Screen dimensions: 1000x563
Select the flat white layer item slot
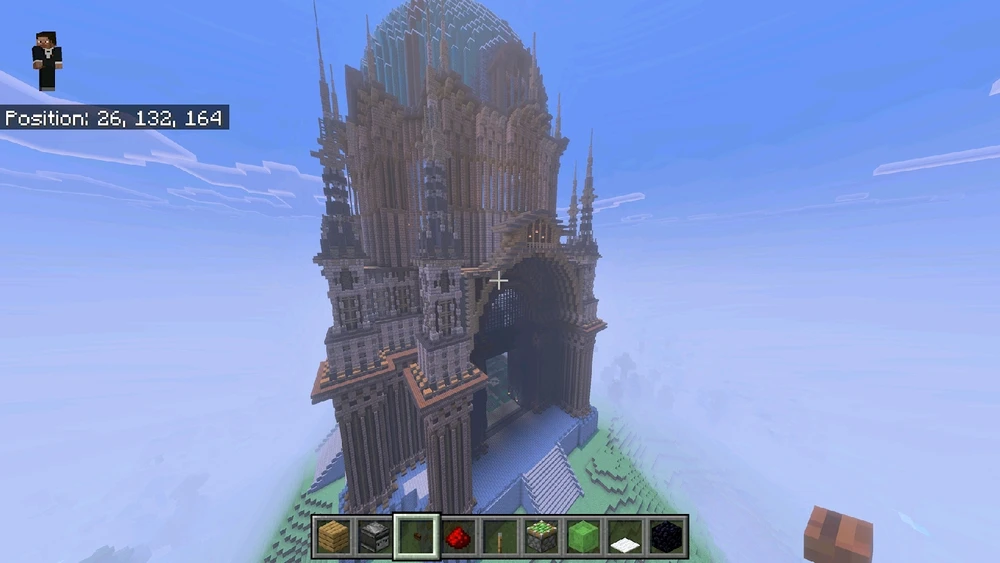pyautogui.click(x=625, y=537)
